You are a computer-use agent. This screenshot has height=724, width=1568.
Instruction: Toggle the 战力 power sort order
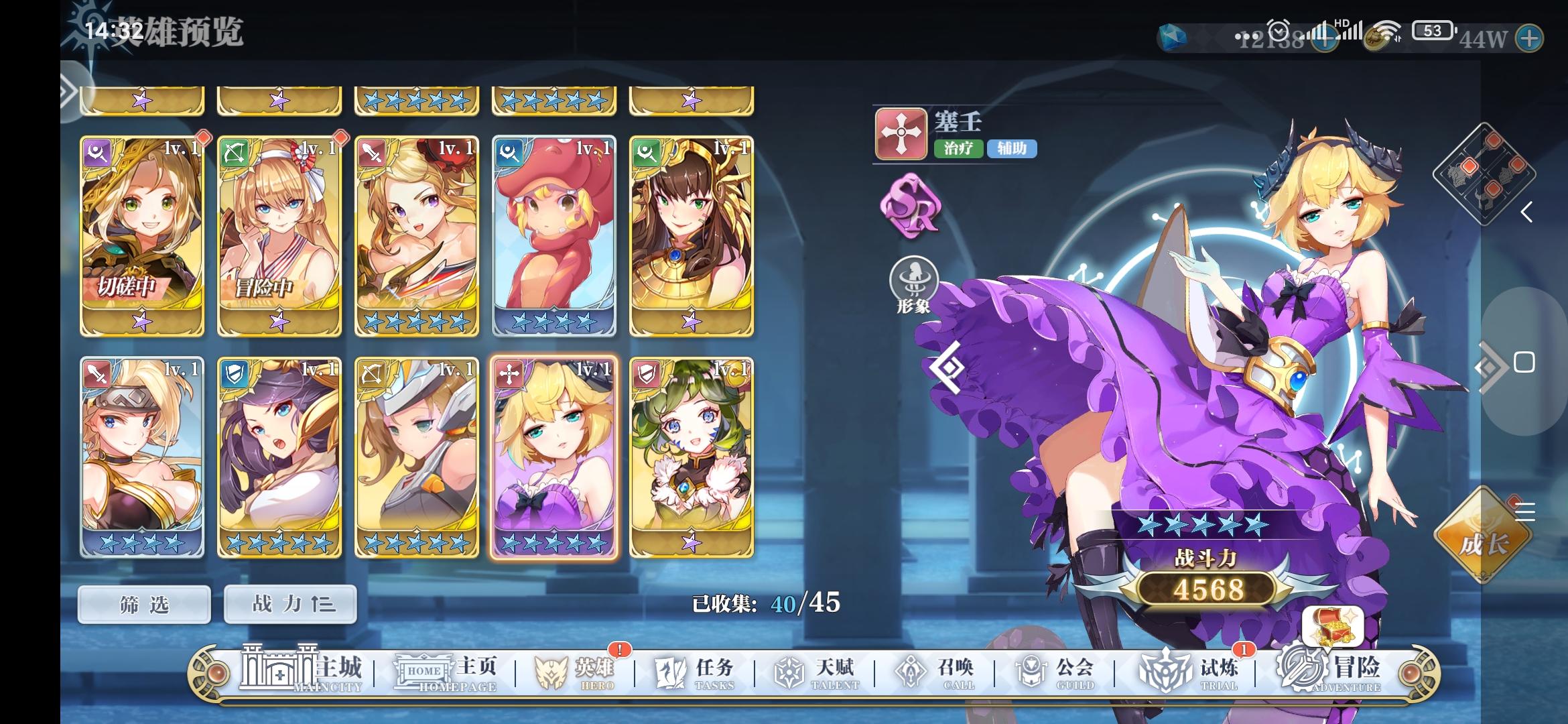click(x=289, y=603)
